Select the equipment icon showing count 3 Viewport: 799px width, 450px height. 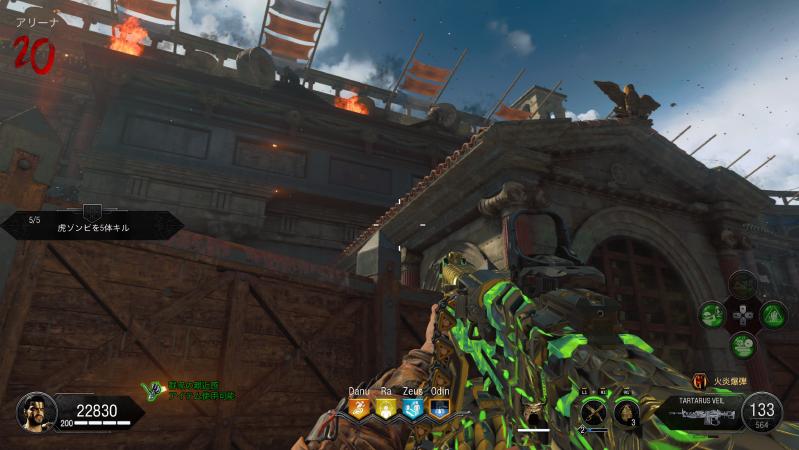(x=626, y=410)
